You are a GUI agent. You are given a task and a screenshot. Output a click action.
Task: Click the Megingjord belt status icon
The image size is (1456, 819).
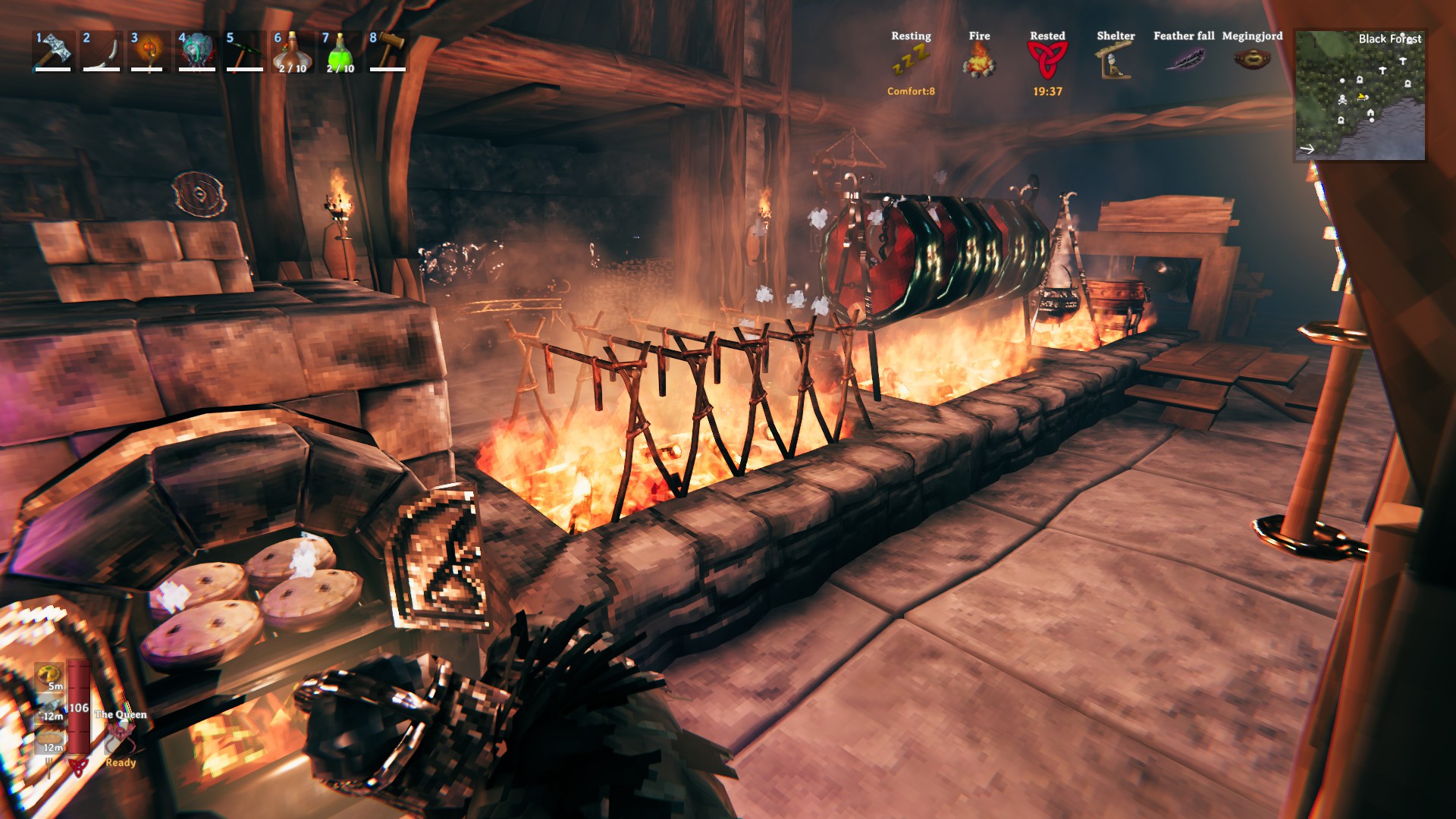1252,58
